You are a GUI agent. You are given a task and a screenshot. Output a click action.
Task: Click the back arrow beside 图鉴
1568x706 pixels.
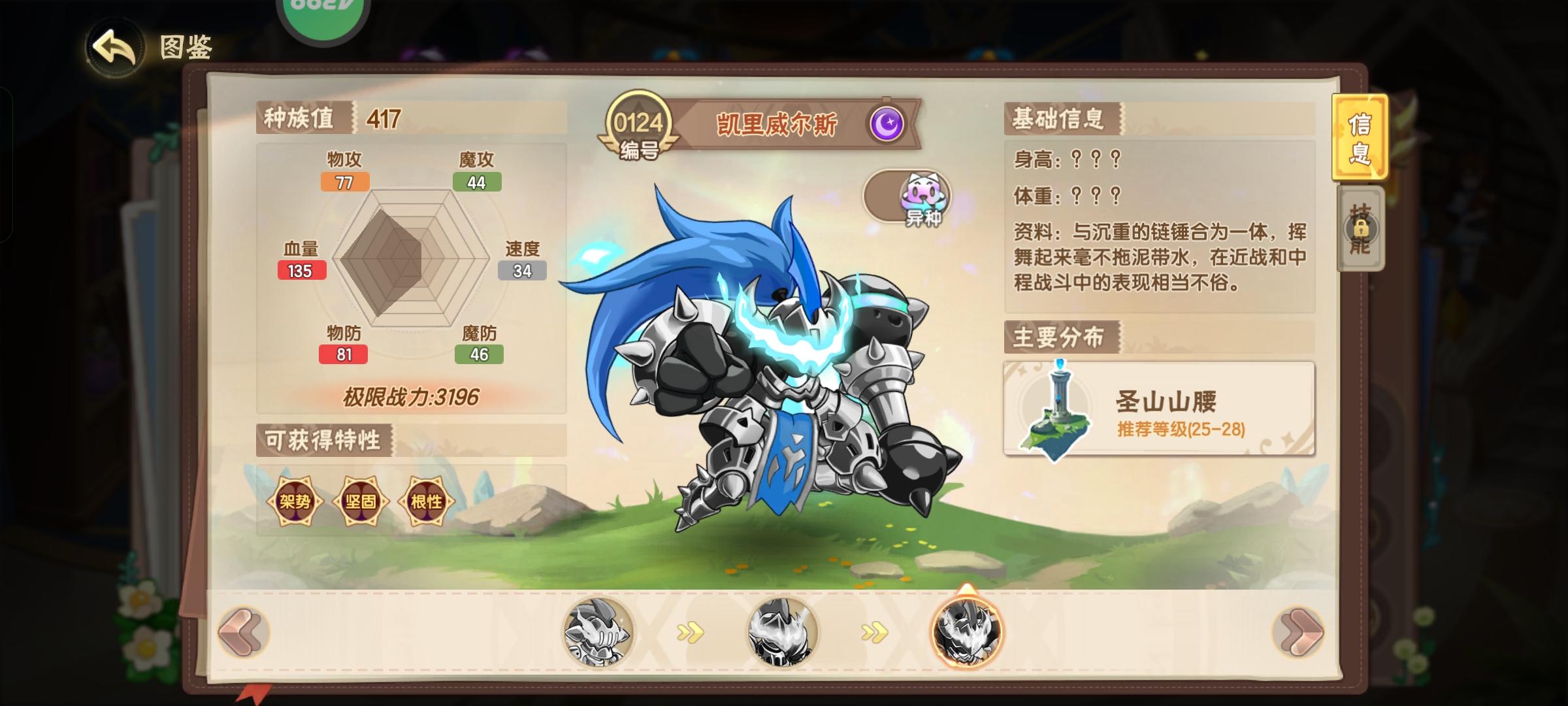pos(113,47)
